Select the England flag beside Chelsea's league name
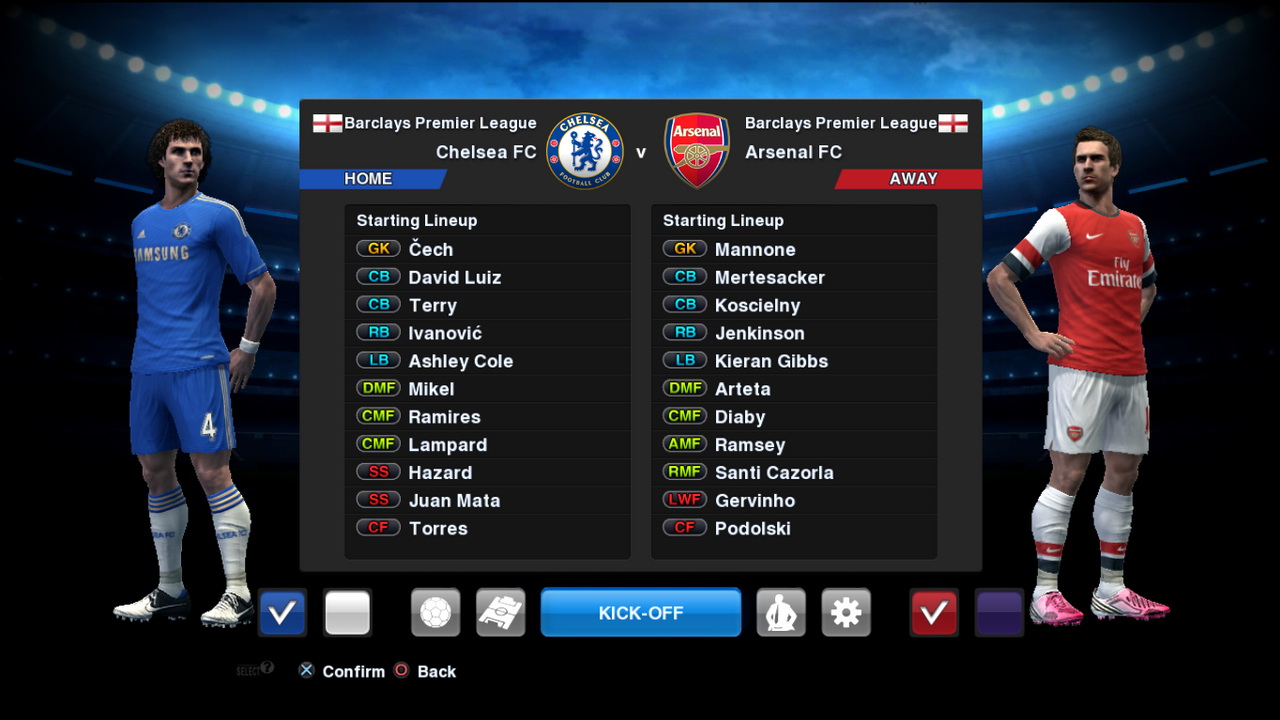The image size is (1280, 720). pyautogui.click(x=327, y=122)
